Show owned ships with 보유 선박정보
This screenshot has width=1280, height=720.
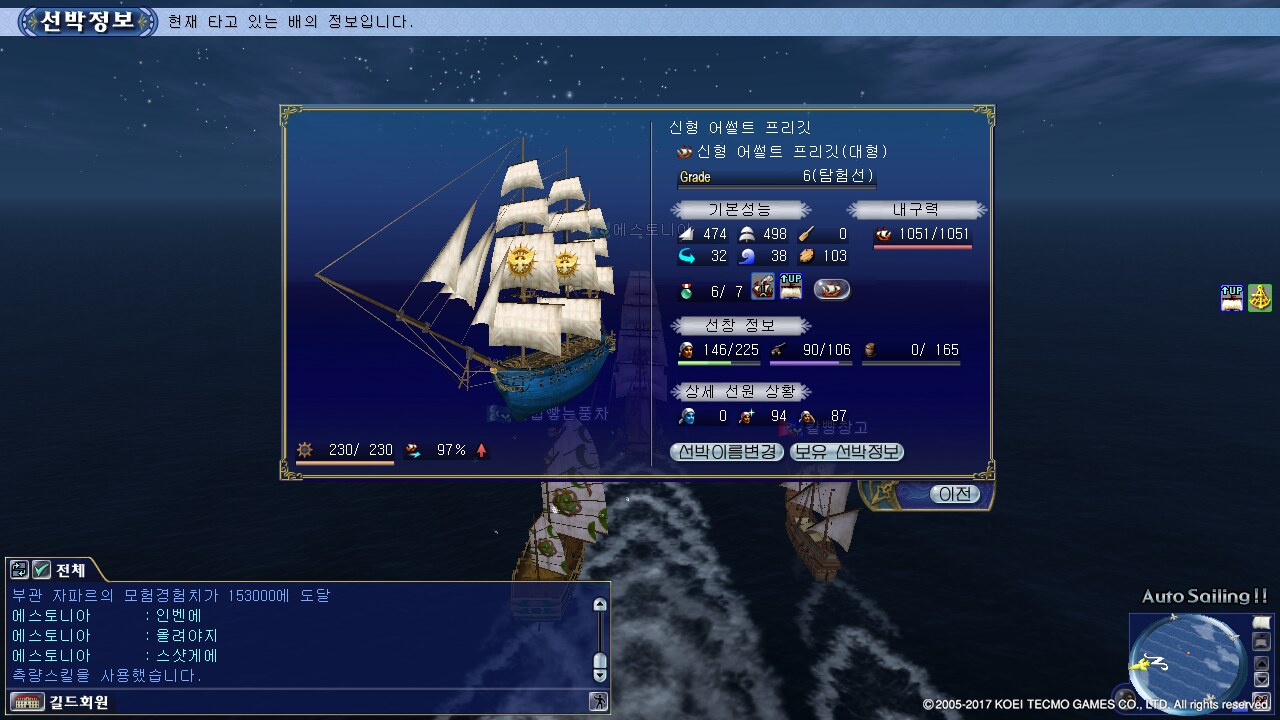[847, 452]
